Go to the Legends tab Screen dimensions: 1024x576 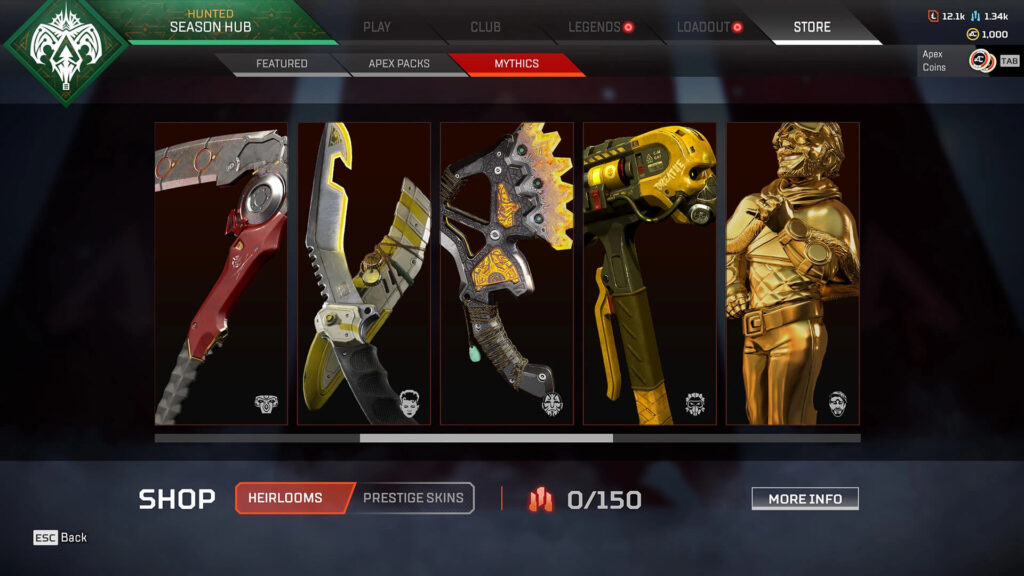[595, 27]
